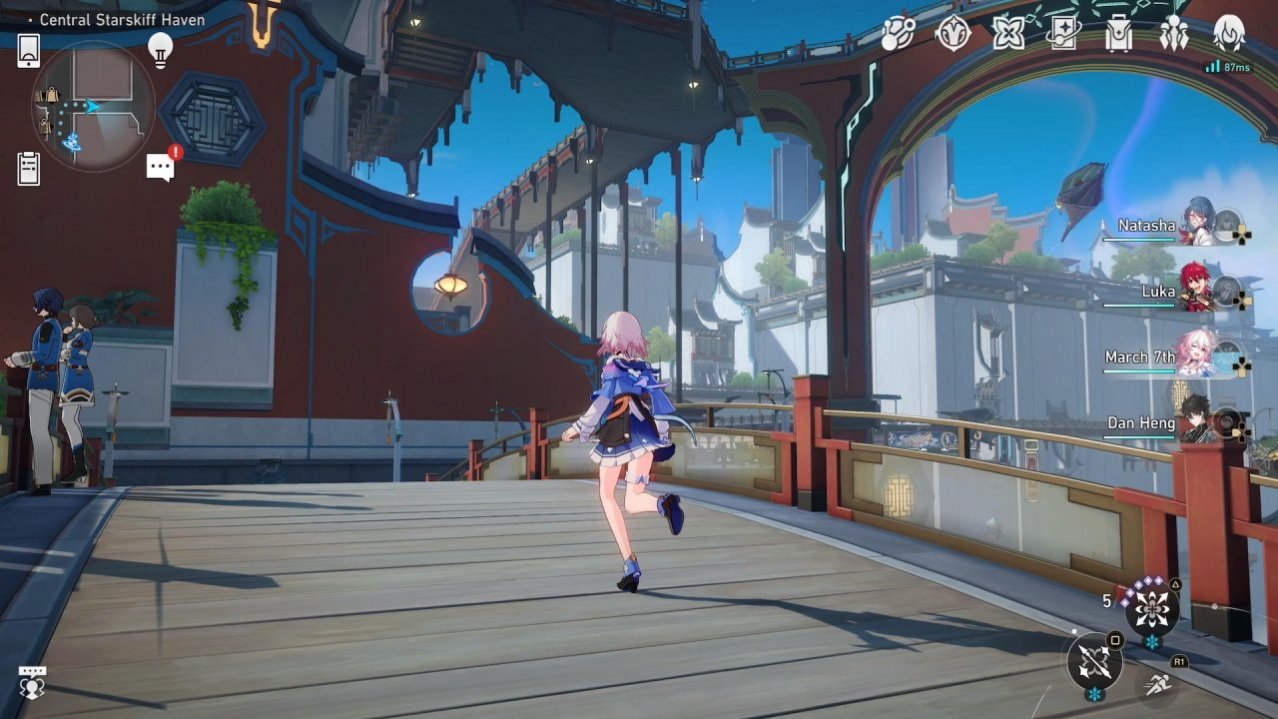Open the character head silhouette icon
Screen dimensions: 1278x719
click(x=1228, y=35)
